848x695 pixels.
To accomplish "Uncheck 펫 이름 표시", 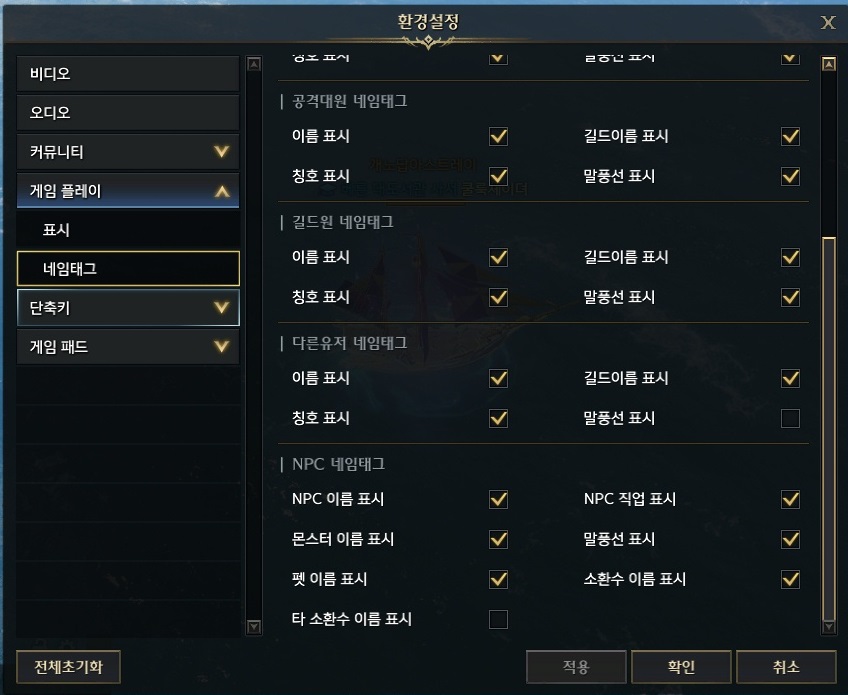I will pyautogui.click(x=498, y=579).
